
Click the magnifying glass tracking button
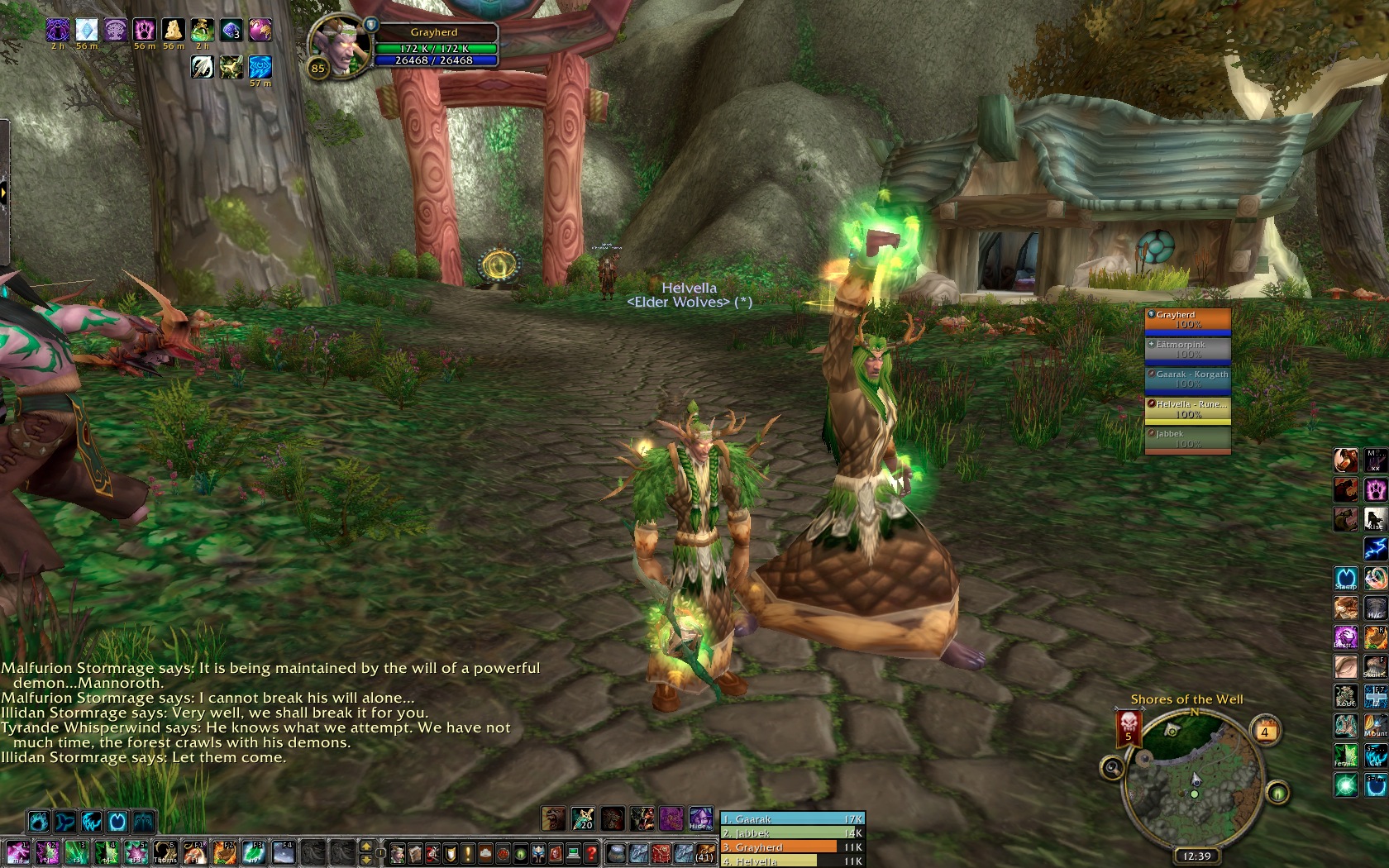(1112, 769)
